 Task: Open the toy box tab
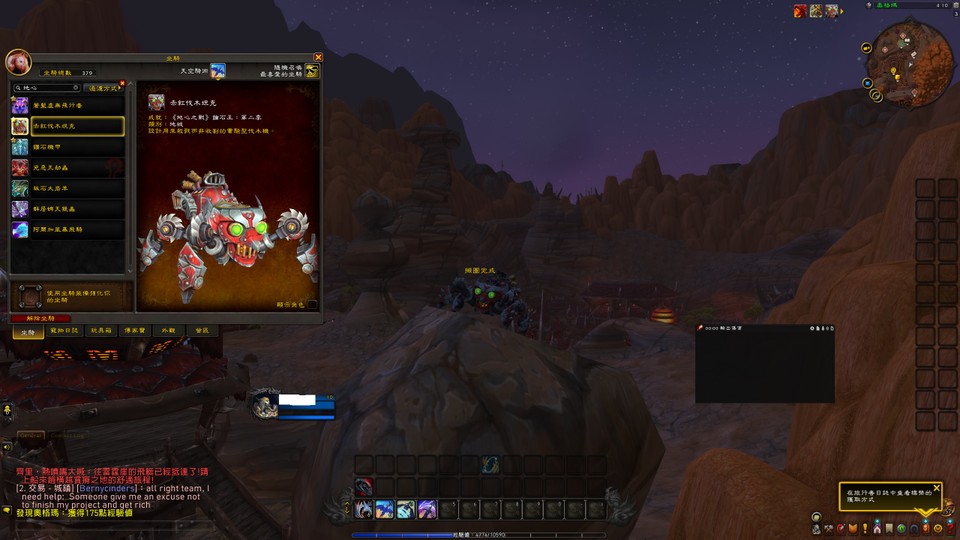[x=99, y=330]
